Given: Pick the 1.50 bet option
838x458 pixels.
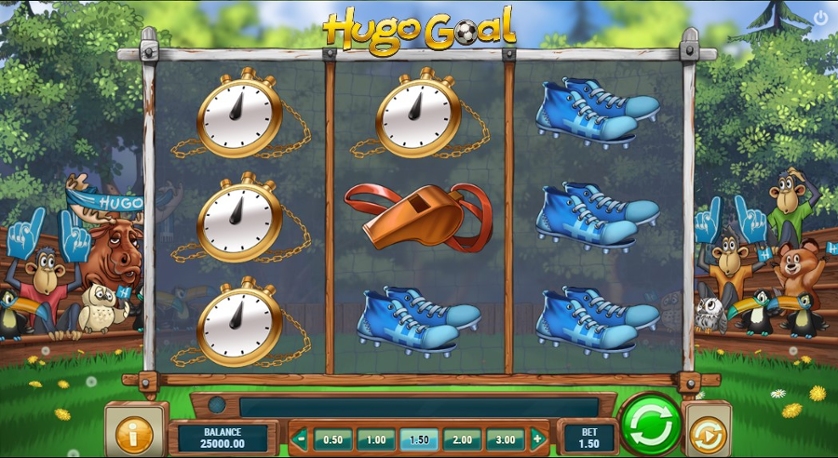Looking at the screenshot, I should [419, 439].
